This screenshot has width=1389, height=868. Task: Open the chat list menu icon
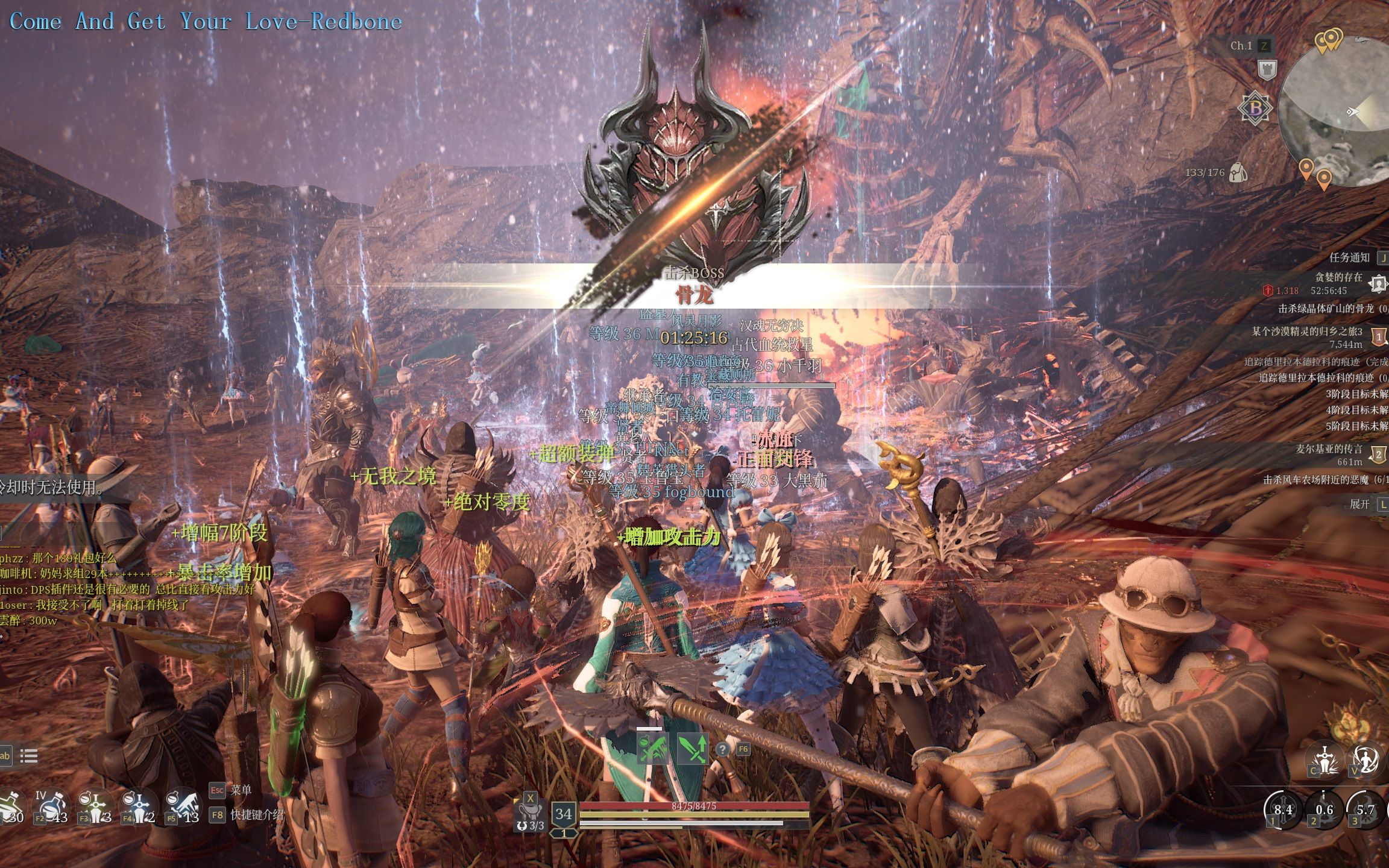click(29, 756)
